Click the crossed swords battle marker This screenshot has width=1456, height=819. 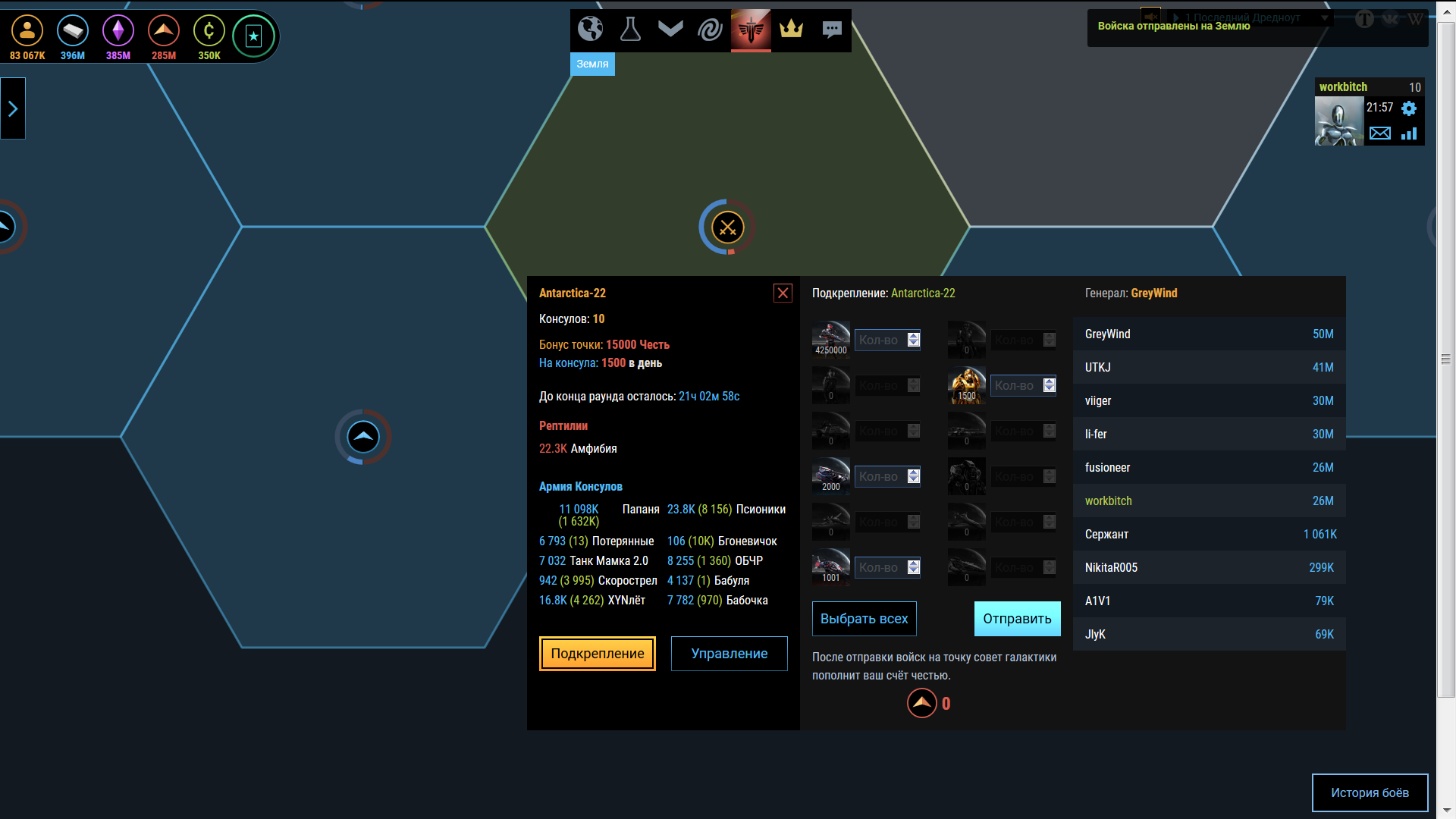coord(727,227)
